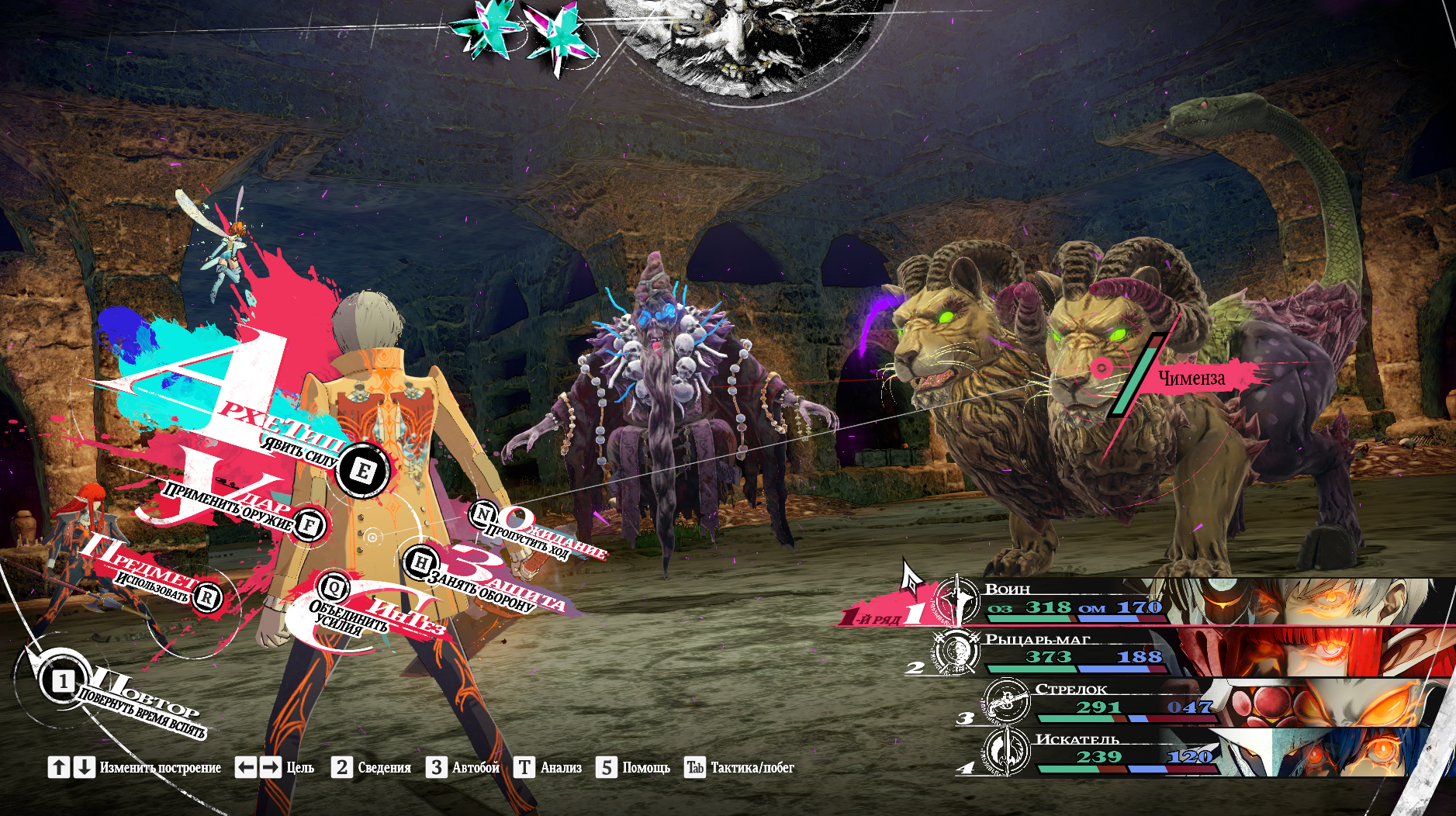The width and height of the screenshot is (1456, 816).
Task: Select the Стрелок party member row
Action: [x=1125, y=701]
